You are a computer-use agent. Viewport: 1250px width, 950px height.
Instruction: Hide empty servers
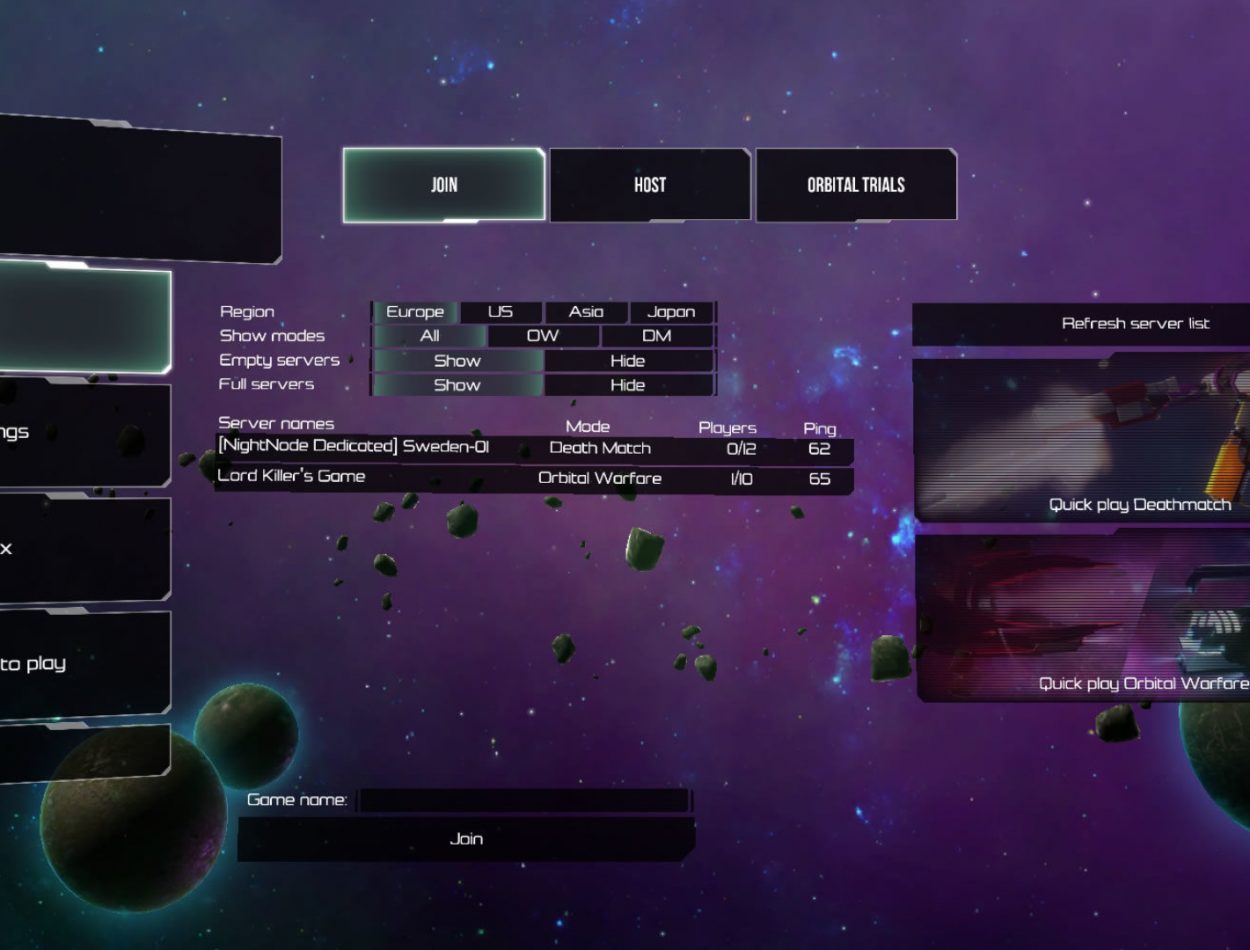628,361
